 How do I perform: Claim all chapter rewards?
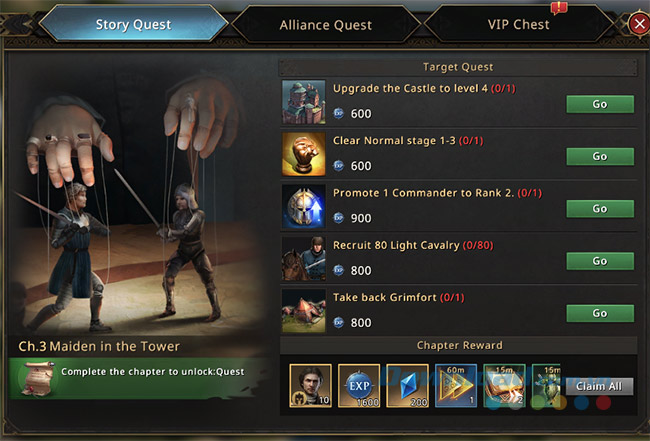pos(600,385)
